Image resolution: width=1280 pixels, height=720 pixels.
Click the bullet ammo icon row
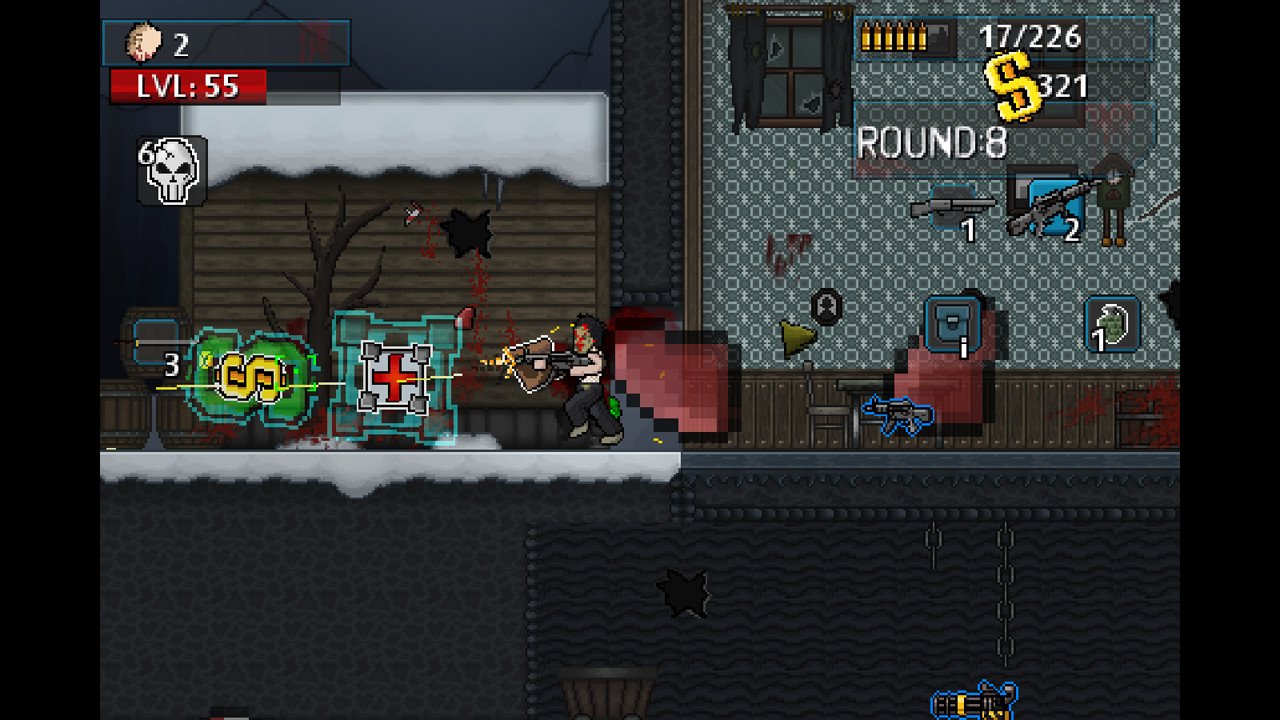click(893, 38)
